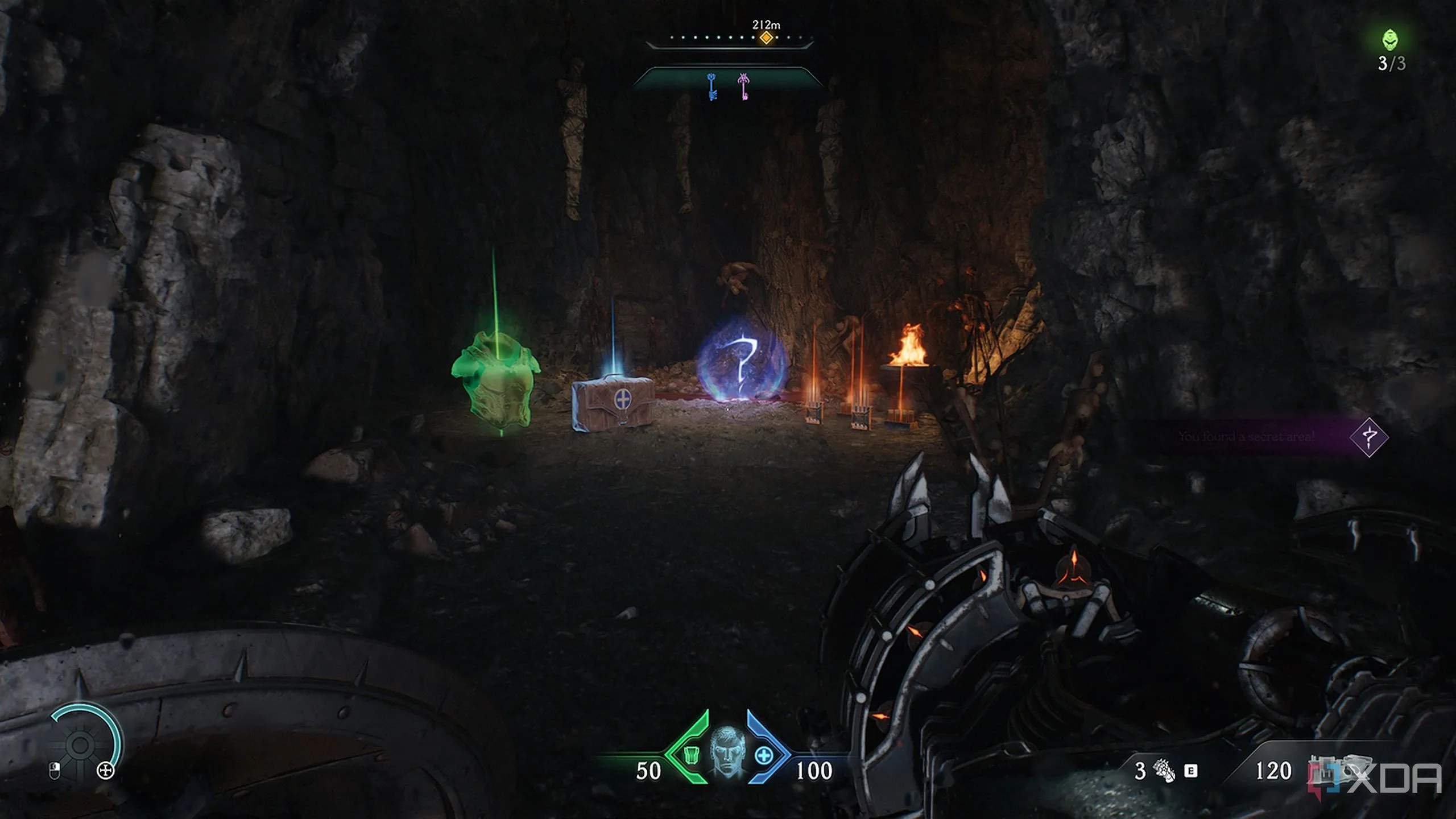Screen dimensions: 1456x819
Task: Click the gauntlet melee charge icon
Action: (1163, 771)
